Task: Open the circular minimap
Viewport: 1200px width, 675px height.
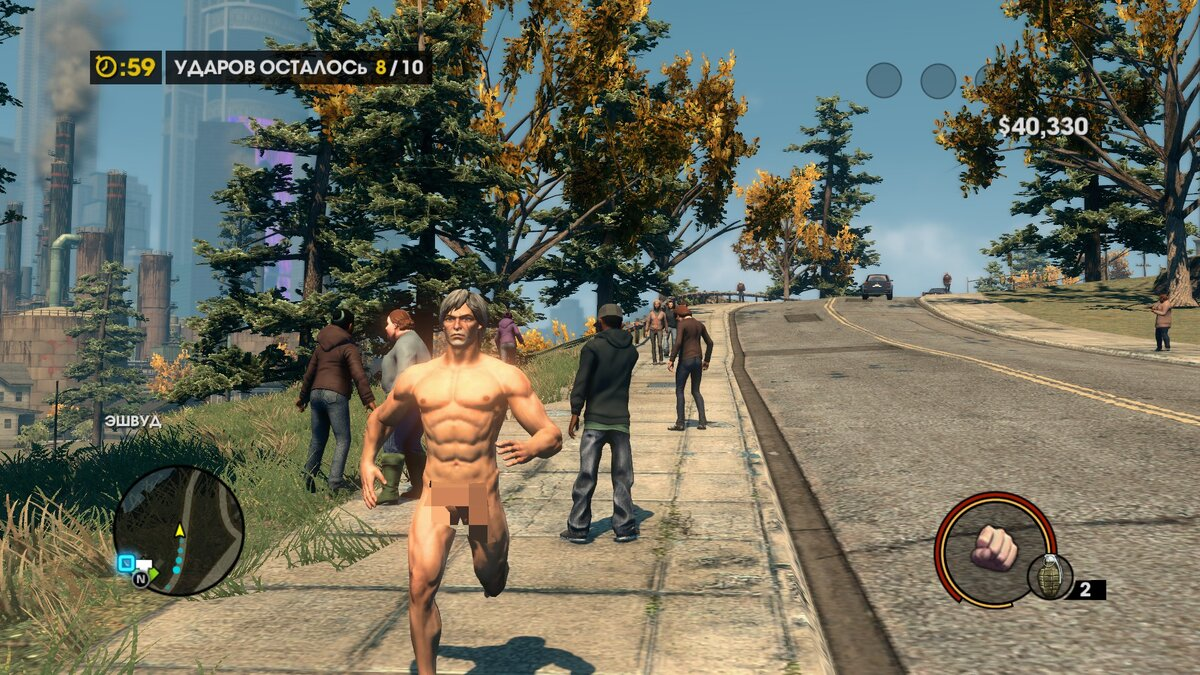Action: coord(179,529)
